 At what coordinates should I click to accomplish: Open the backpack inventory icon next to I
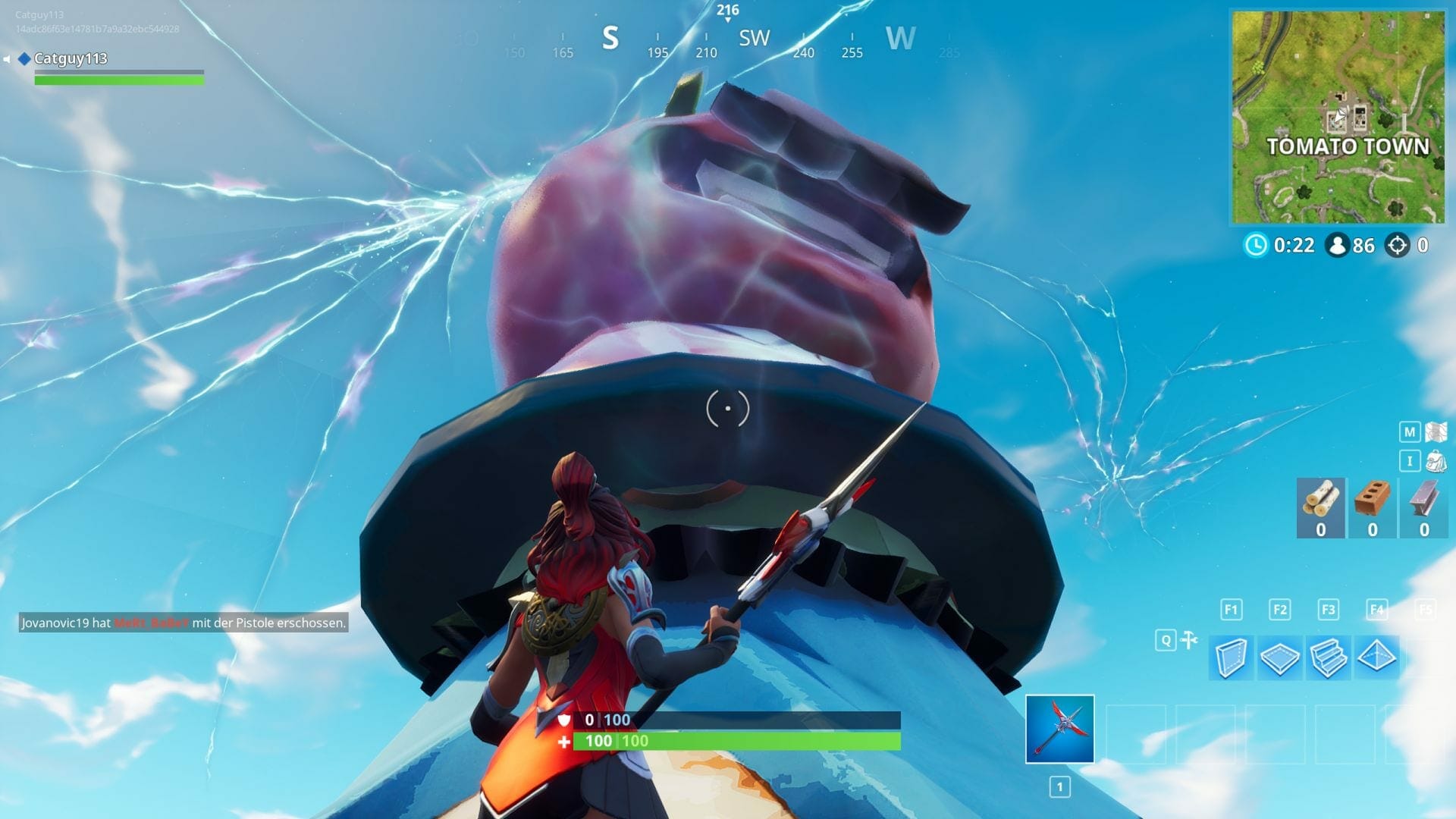pos(1436,461)
